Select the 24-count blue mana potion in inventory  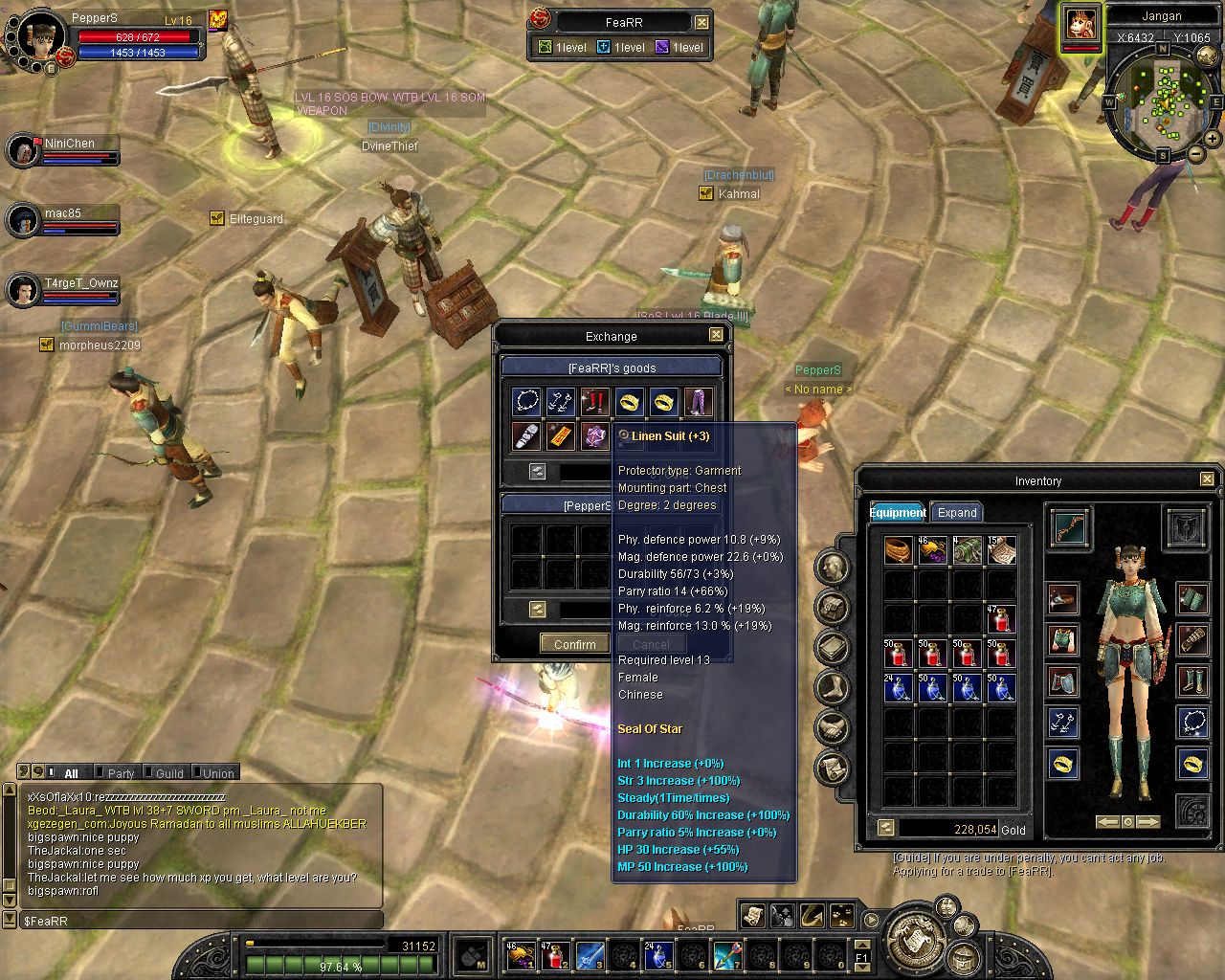coord(898,688)
